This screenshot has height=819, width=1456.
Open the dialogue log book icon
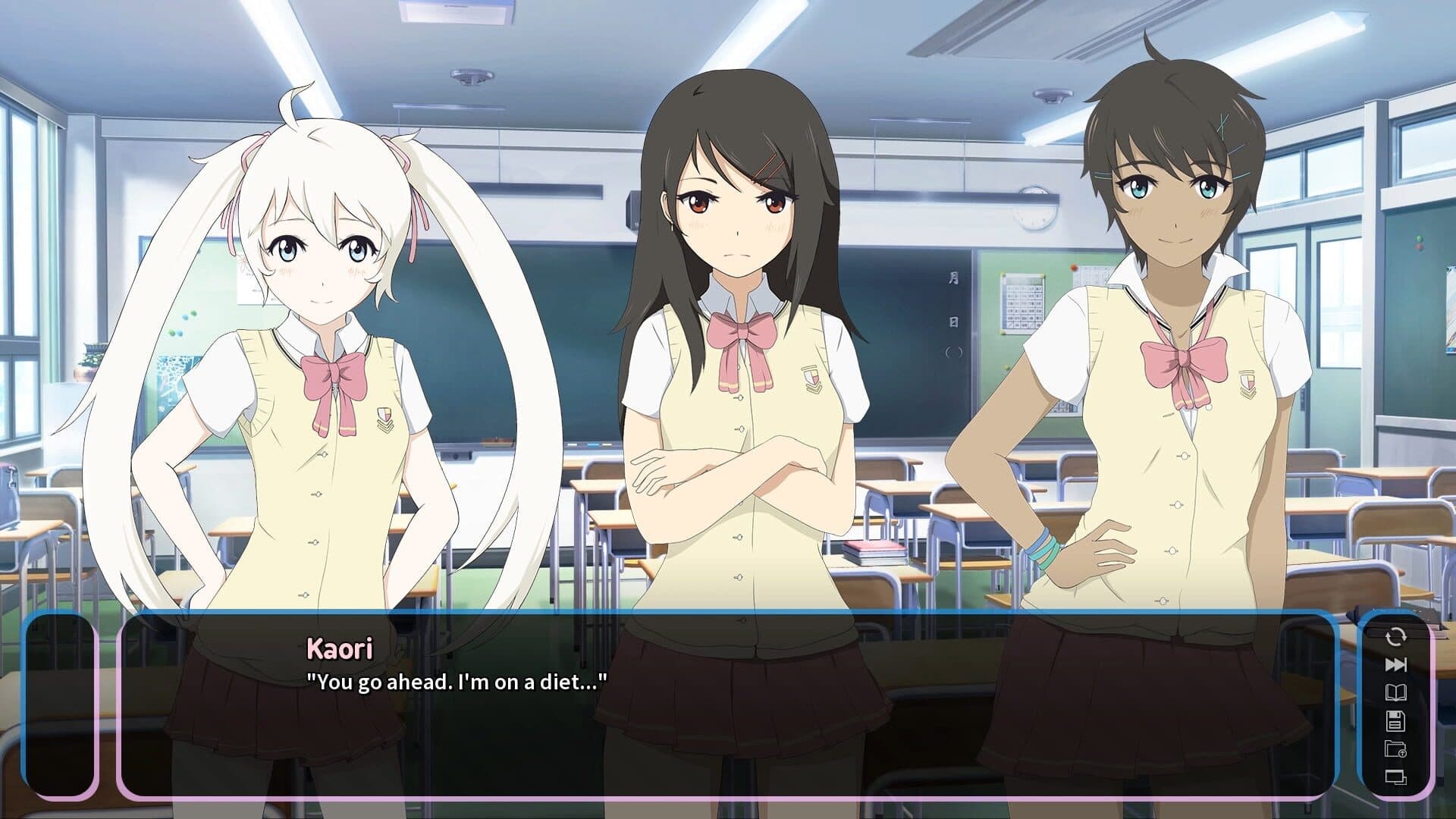[x=1395, y=692]
